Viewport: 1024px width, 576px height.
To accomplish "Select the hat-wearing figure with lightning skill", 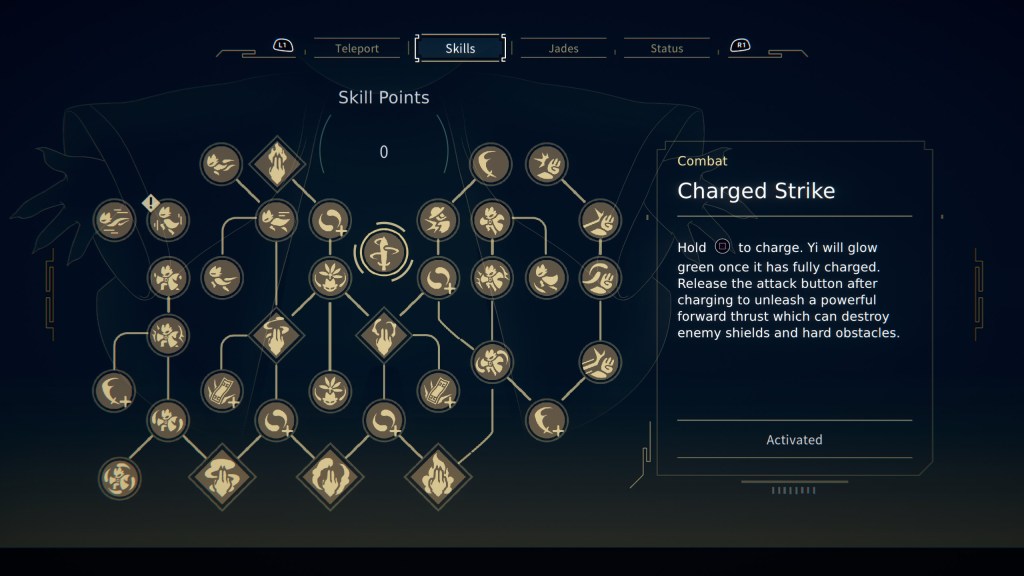I will pos(438,220).
